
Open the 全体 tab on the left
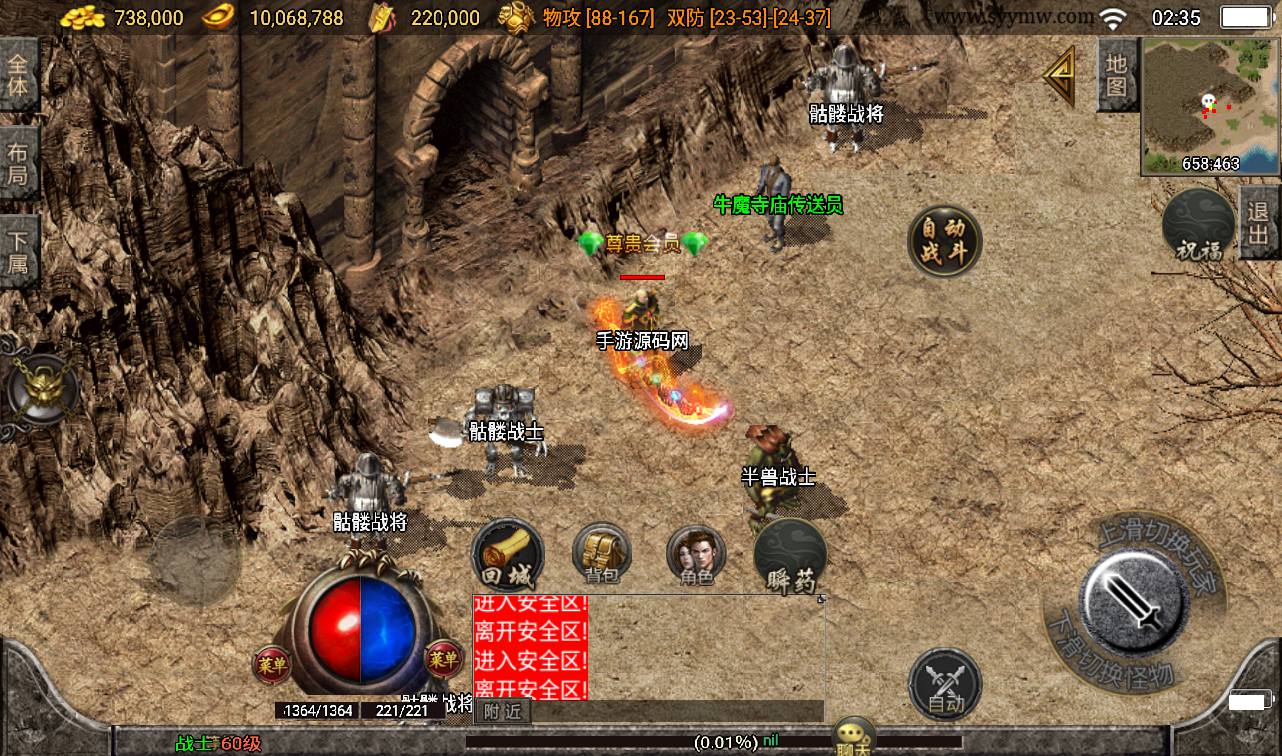[x=19, y=74]
